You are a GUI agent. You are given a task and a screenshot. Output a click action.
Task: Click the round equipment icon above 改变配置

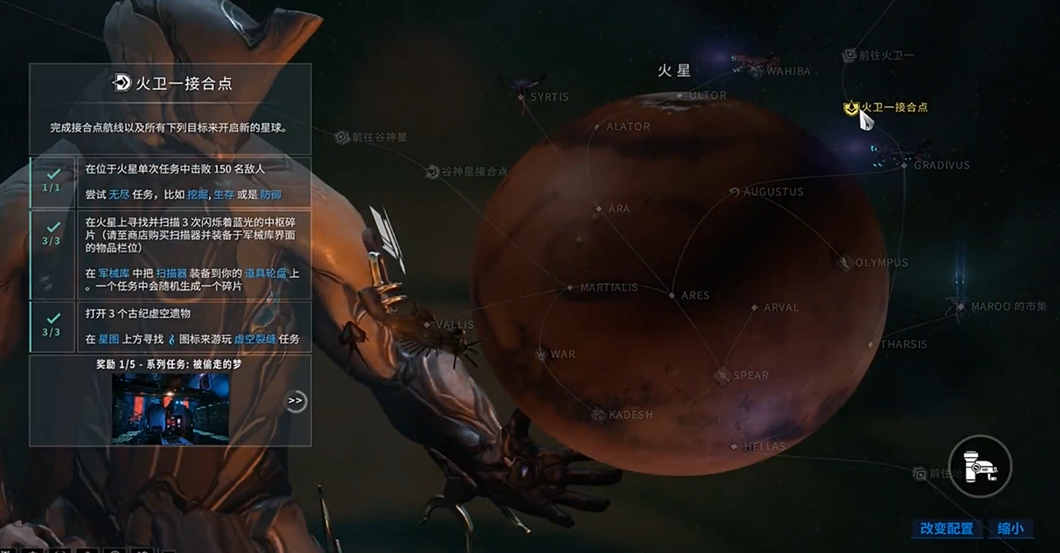click(980, 467)
